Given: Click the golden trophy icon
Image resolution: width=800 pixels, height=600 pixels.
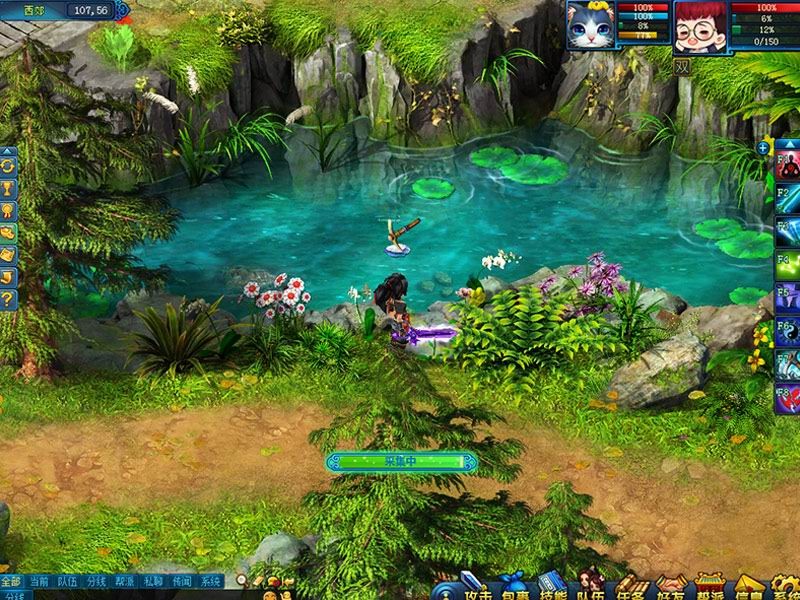Looking at the screenshot, I should (8, 187).
